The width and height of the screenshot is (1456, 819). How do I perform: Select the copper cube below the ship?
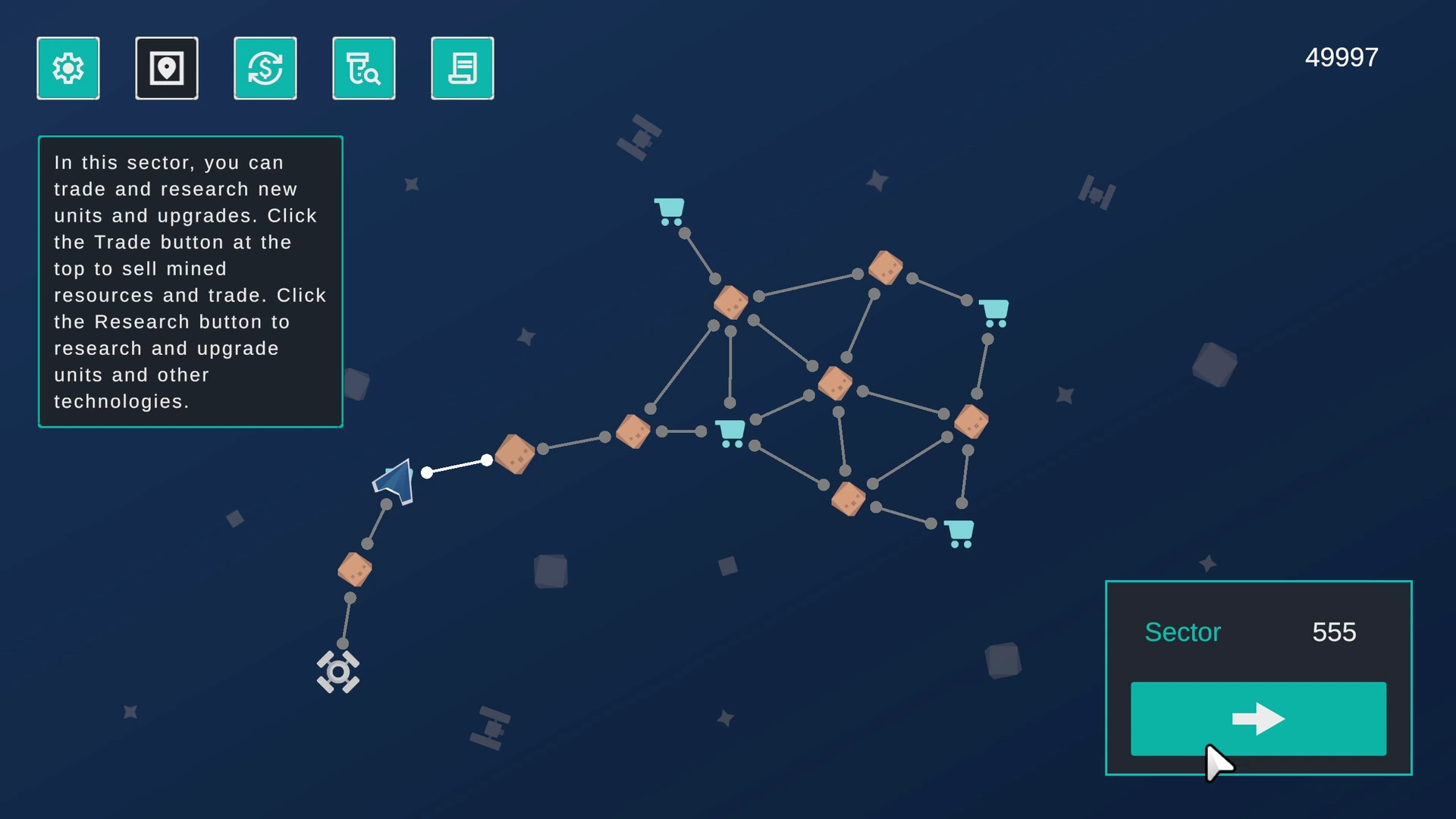pyautogui.click(x=356, y=570)
